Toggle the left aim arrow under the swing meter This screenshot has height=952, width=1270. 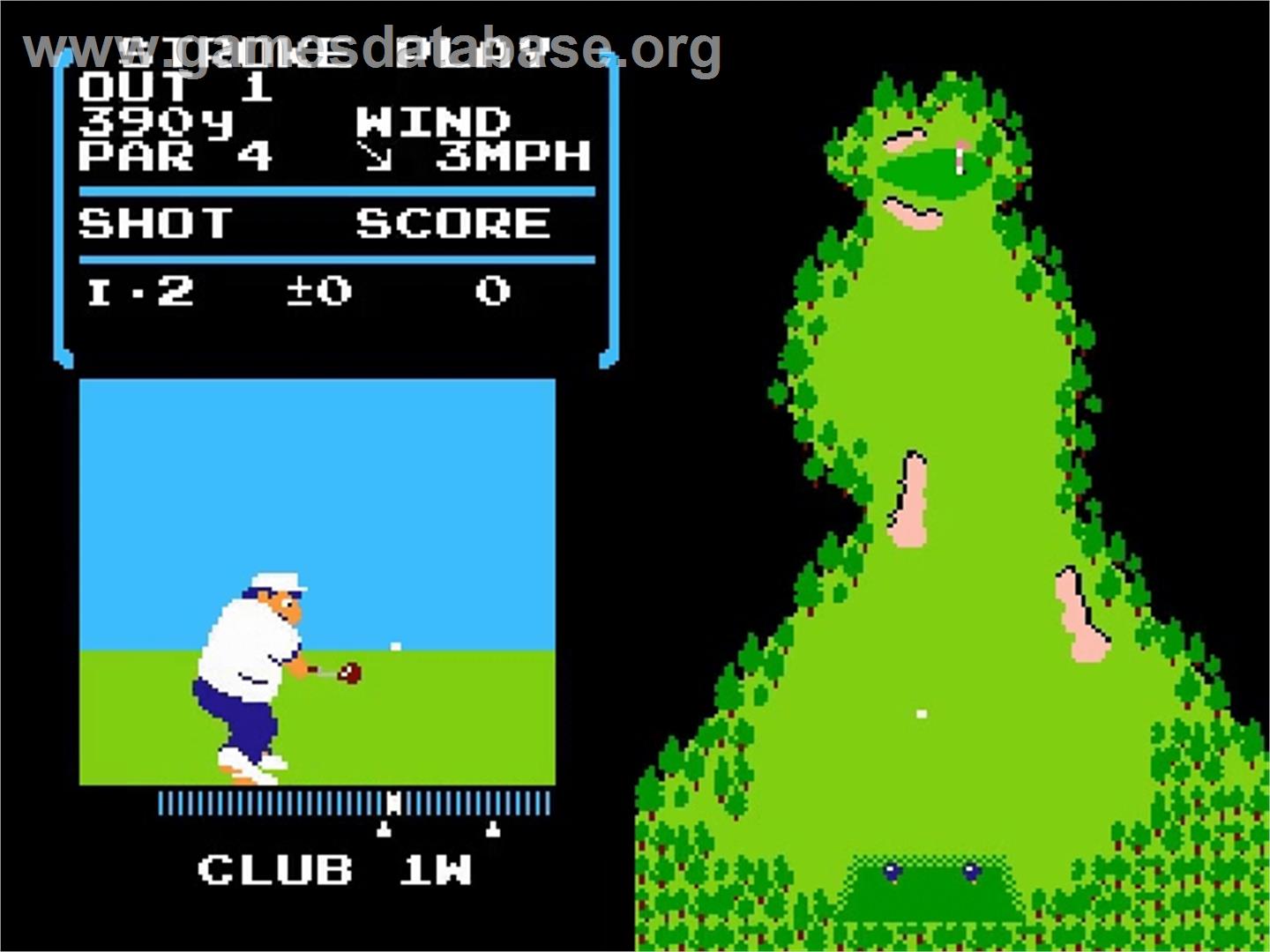(382, 828)
